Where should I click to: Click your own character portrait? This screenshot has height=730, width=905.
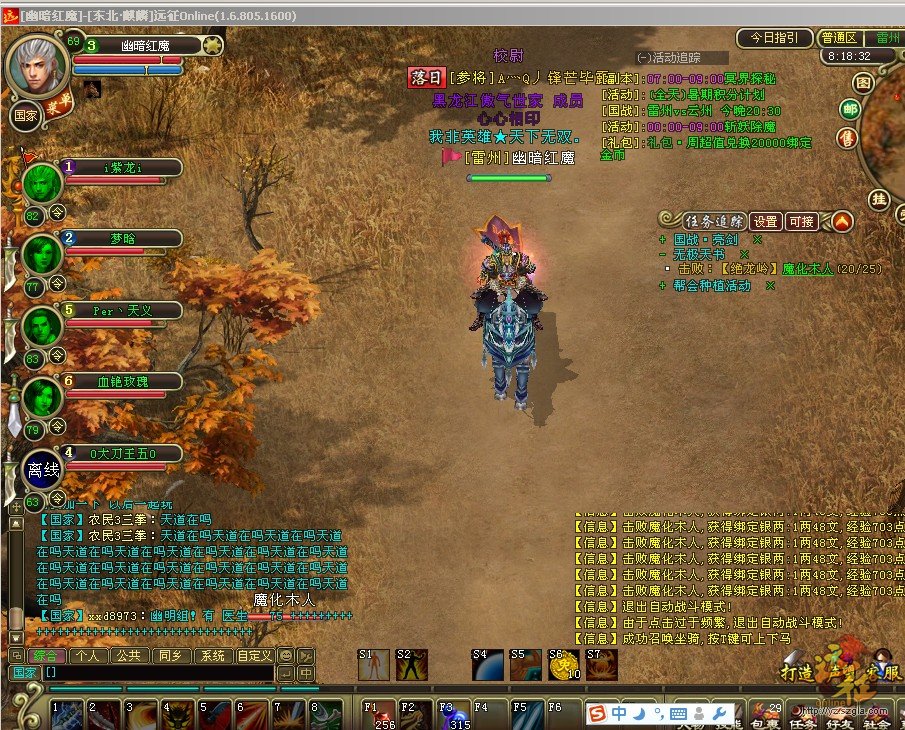(x=38, y=66)
